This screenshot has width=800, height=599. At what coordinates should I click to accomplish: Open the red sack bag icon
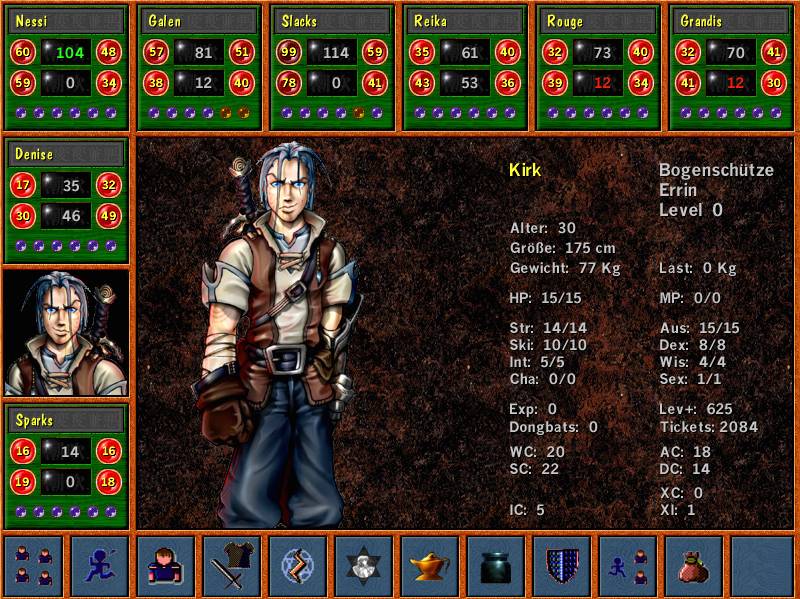694,565
